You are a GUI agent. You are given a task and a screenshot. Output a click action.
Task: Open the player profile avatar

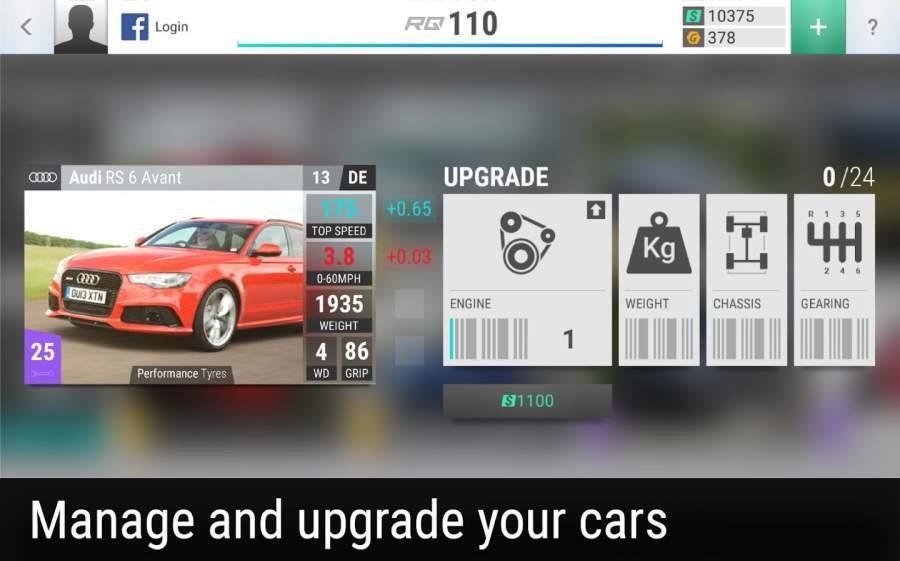click(81, 27)
